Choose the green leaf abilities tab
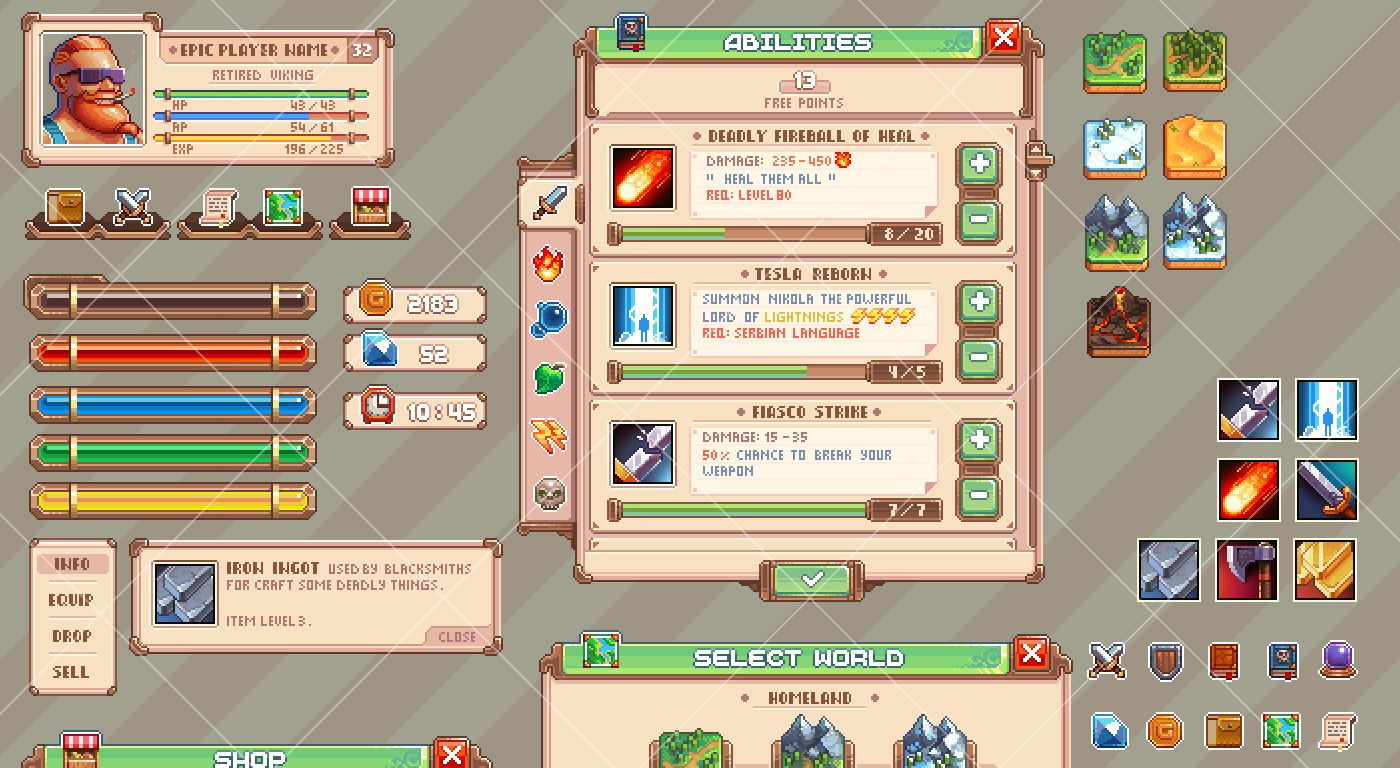Image resolution: width=1400 pixels, height=768 pixels. (x=548, y=378)
